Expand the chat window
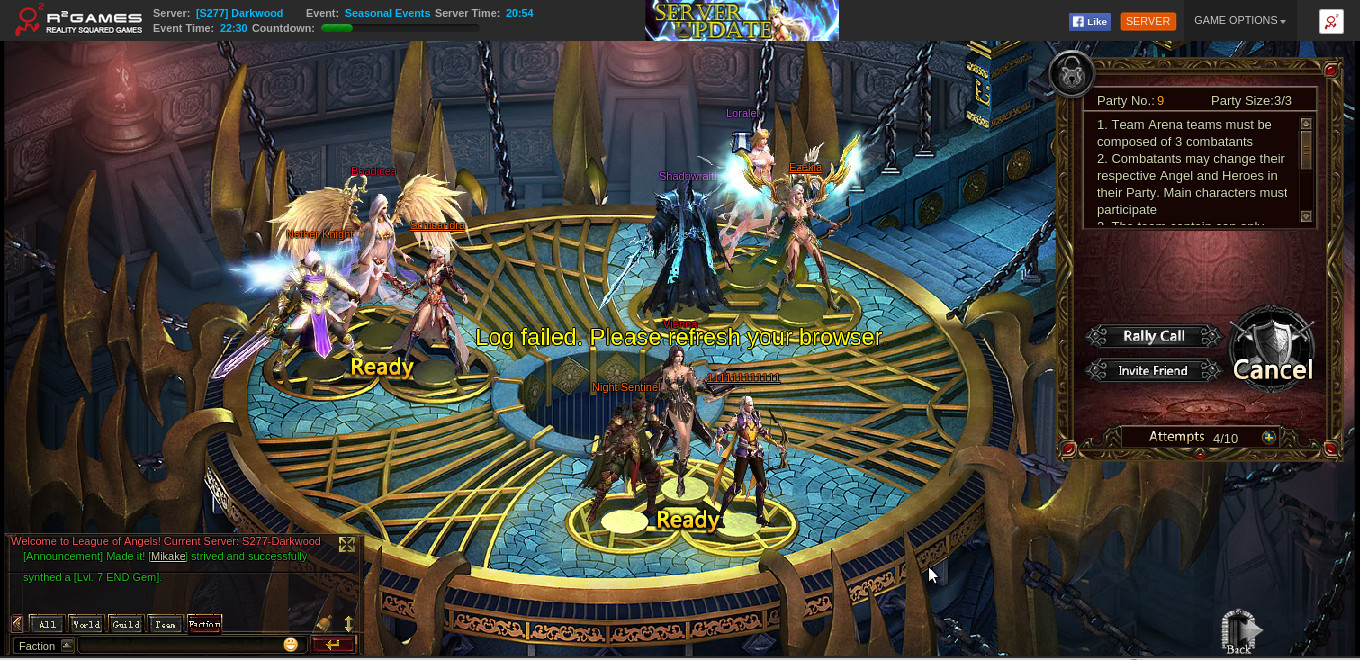 pos(347,544)
